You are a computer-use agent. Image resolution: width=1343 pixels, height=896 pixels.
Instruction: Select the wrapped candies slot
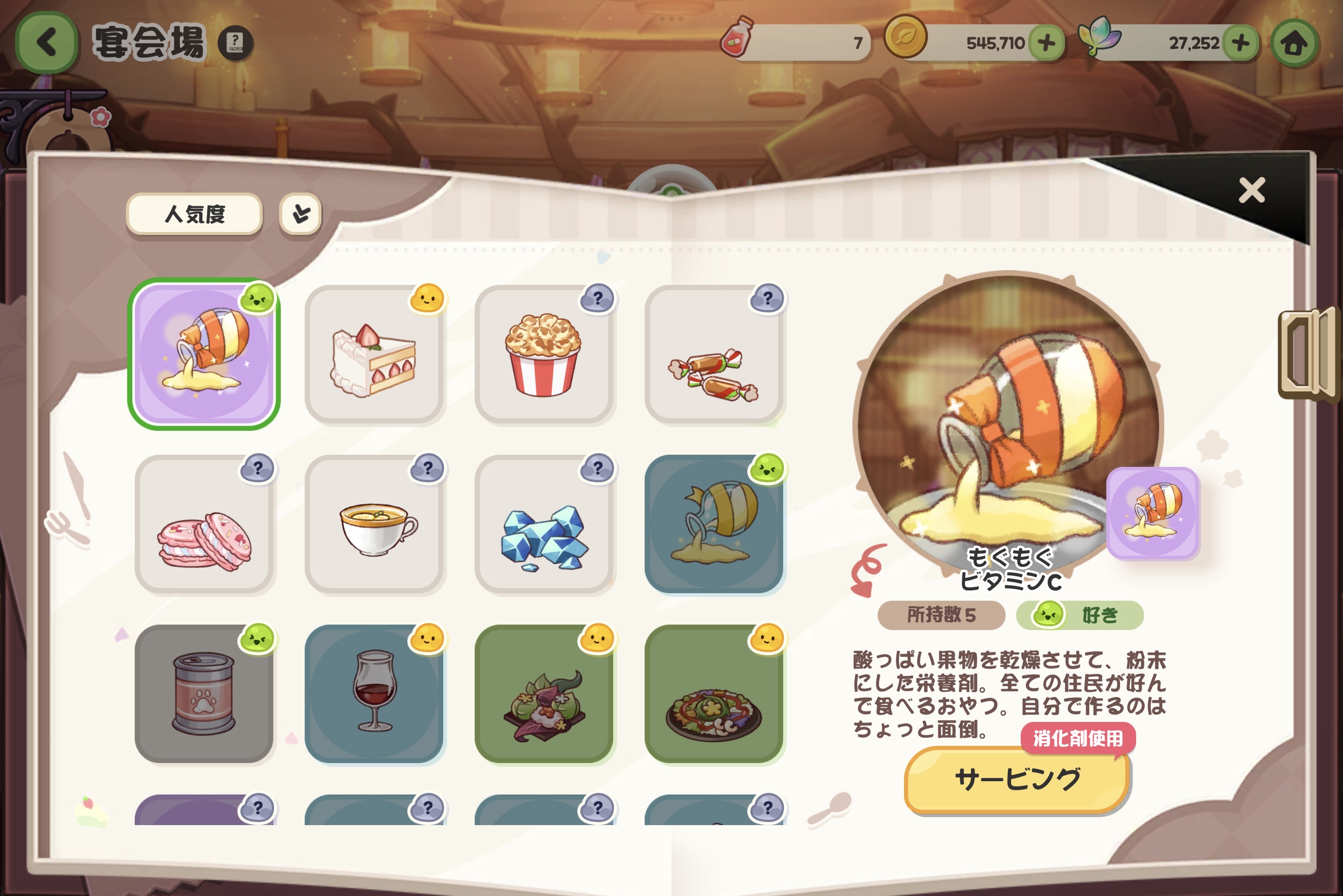pyautogui.click(x=714, y=355)
